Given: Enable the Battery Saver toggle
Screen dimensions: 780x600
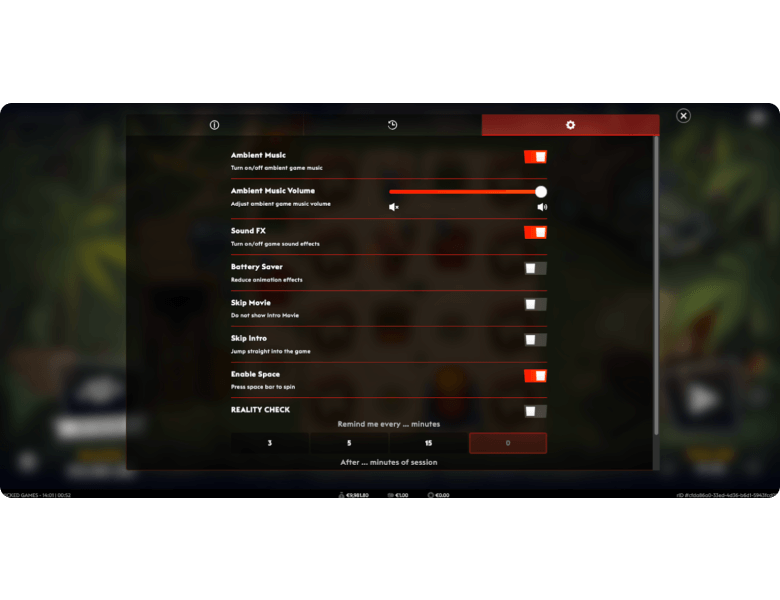Looking at the screenshot, I should [x=535, y=268].
